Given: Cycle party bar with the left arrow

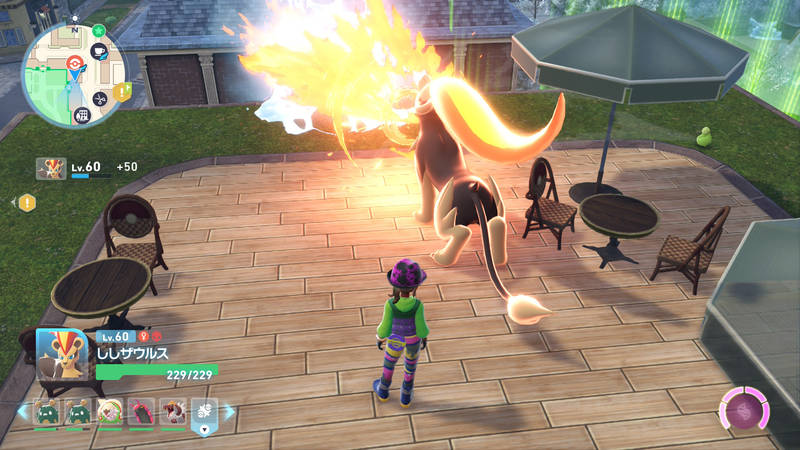Looking at the screenshot, I should [x=21, y=411].
